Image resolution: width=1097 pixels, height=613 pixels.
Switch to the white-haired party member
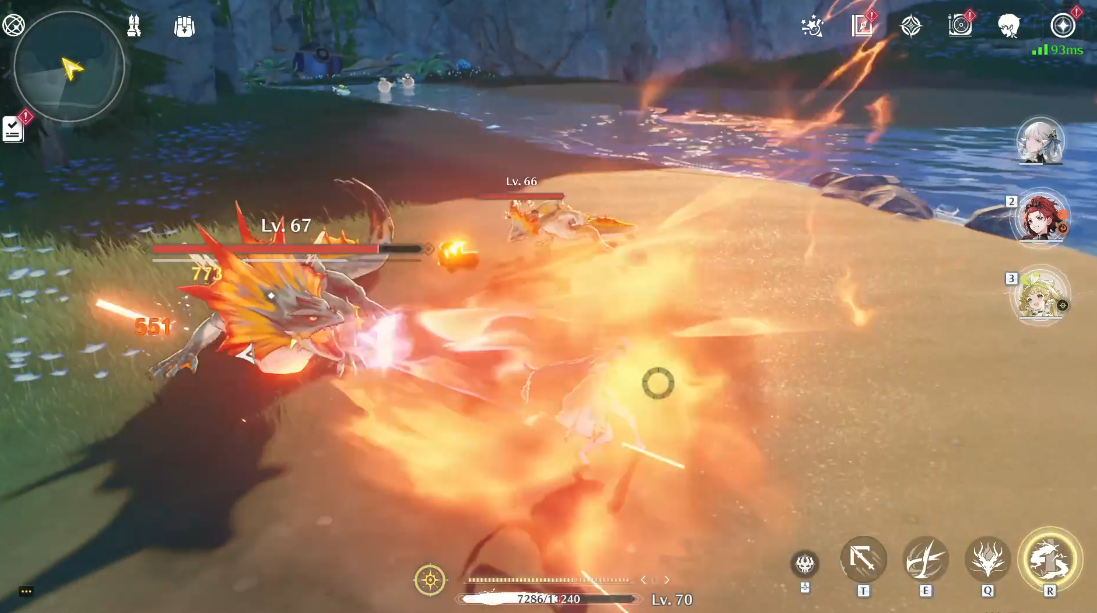point(1039,142)
